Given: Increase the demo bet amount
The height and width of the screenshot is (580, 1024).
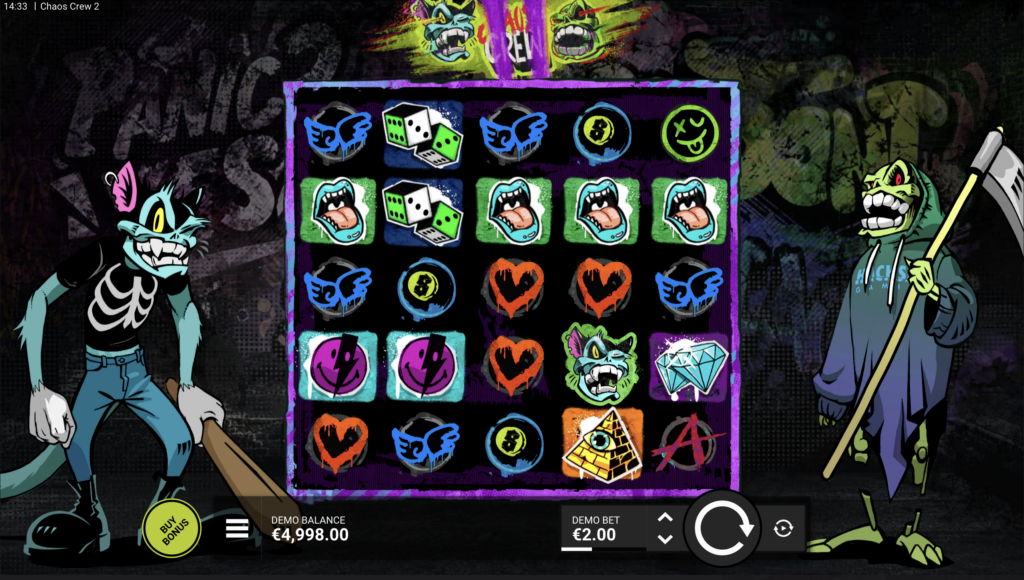Looking at the screenshot, I should (665, 518).
